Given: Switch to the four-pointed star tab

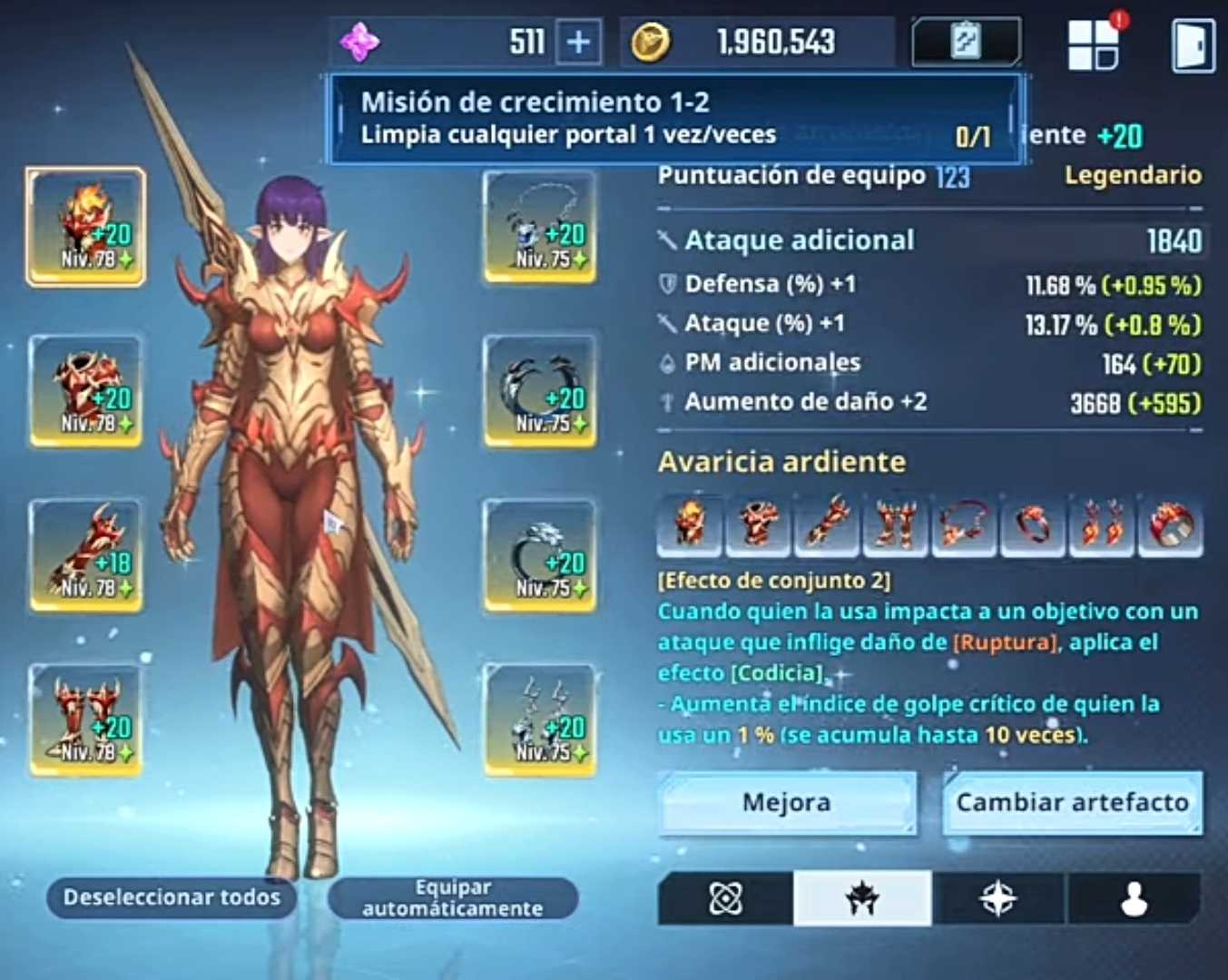Looking at the screenshot, I should (x=998, y=898).
